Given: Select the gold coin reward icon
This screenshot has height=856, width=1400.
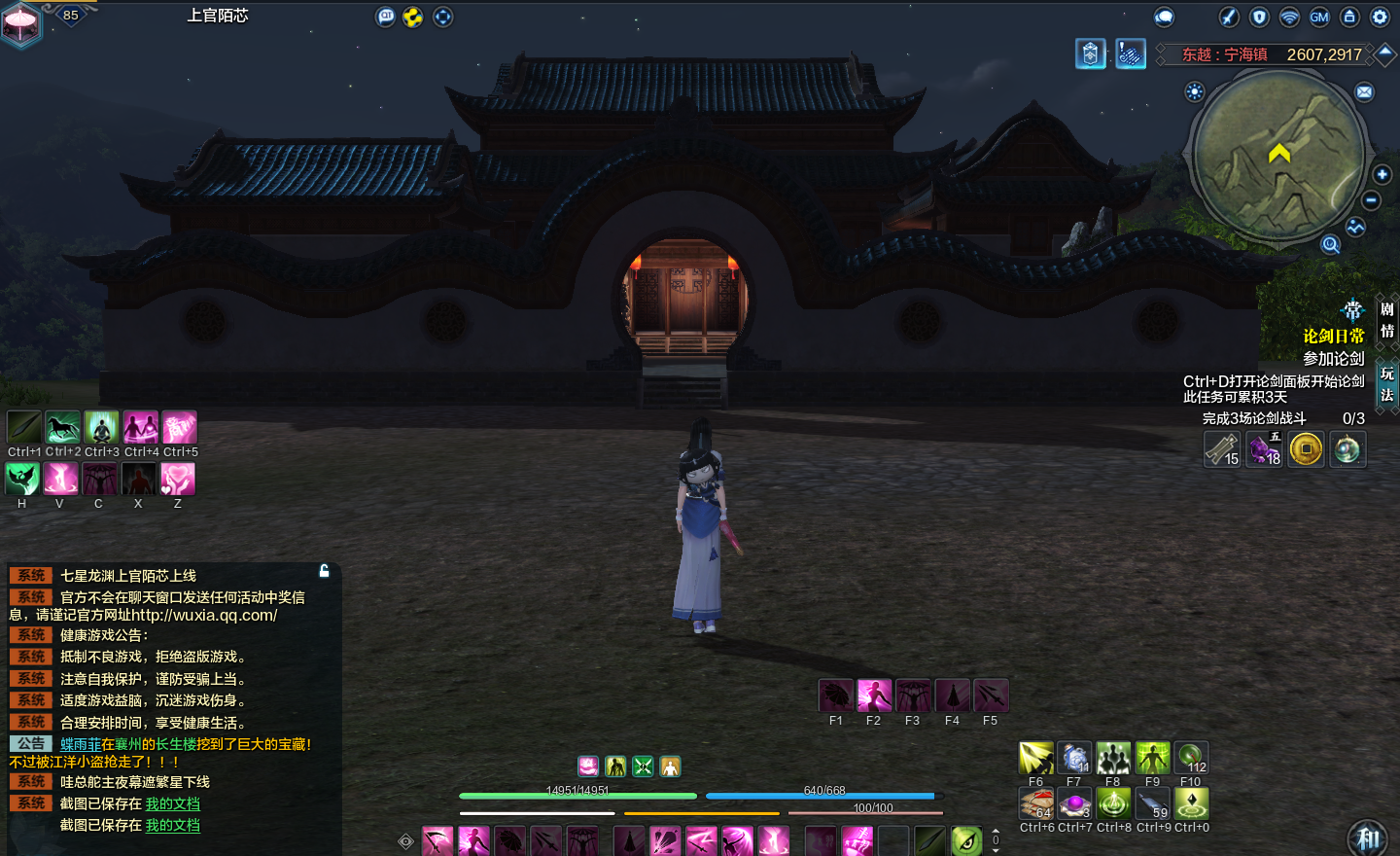Looking at the screenshot, I should [1306, 449].
